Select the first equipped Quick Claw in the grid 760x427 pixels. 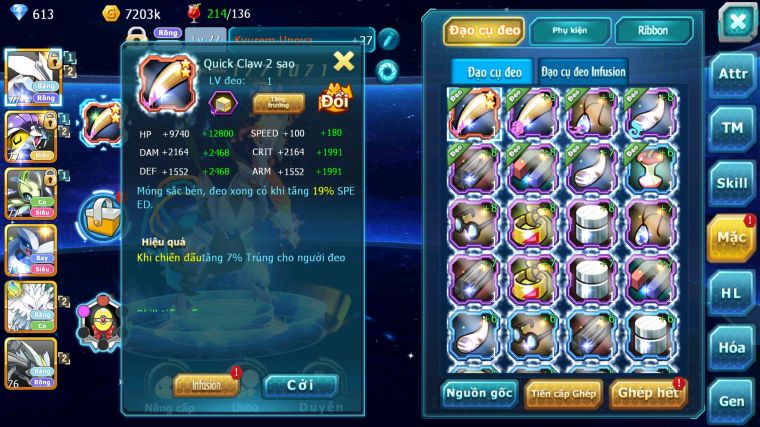click(x=474, y=114)
